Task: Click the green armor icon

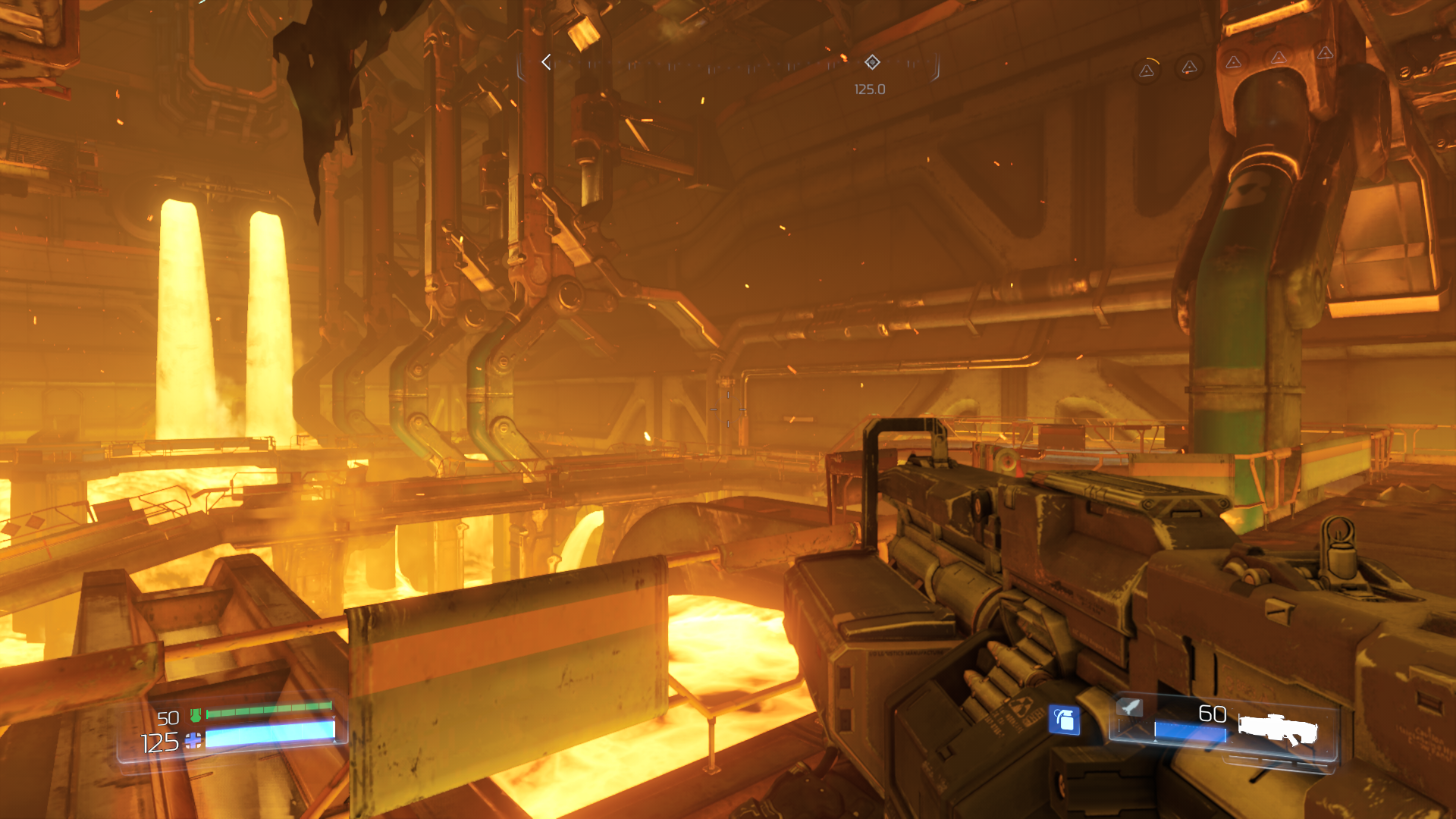Action: coord(196,714)
